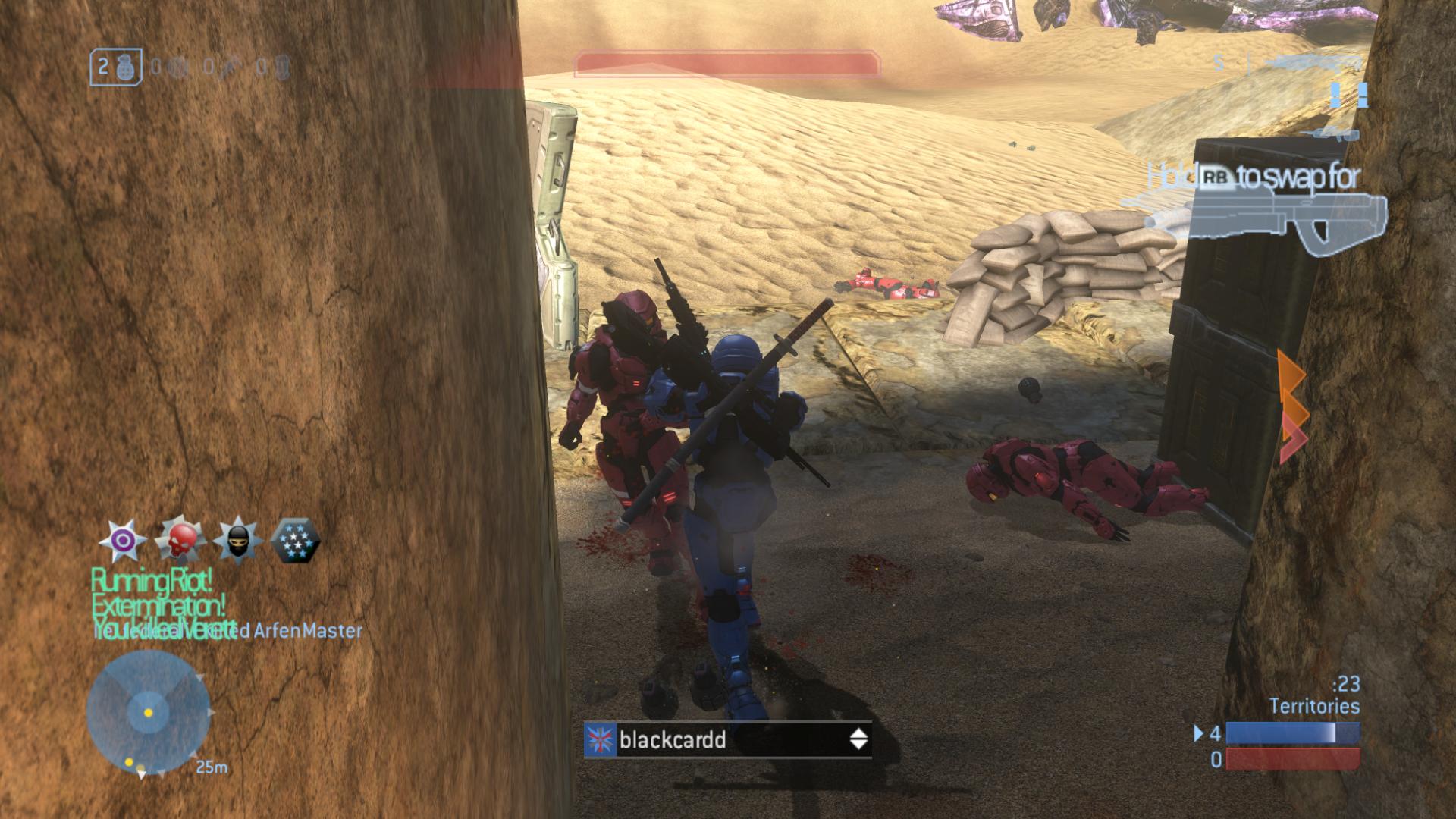Click the plasma grenade counter icon
1456x819 pixels.
pyautogui.click(x=177, y=68)
